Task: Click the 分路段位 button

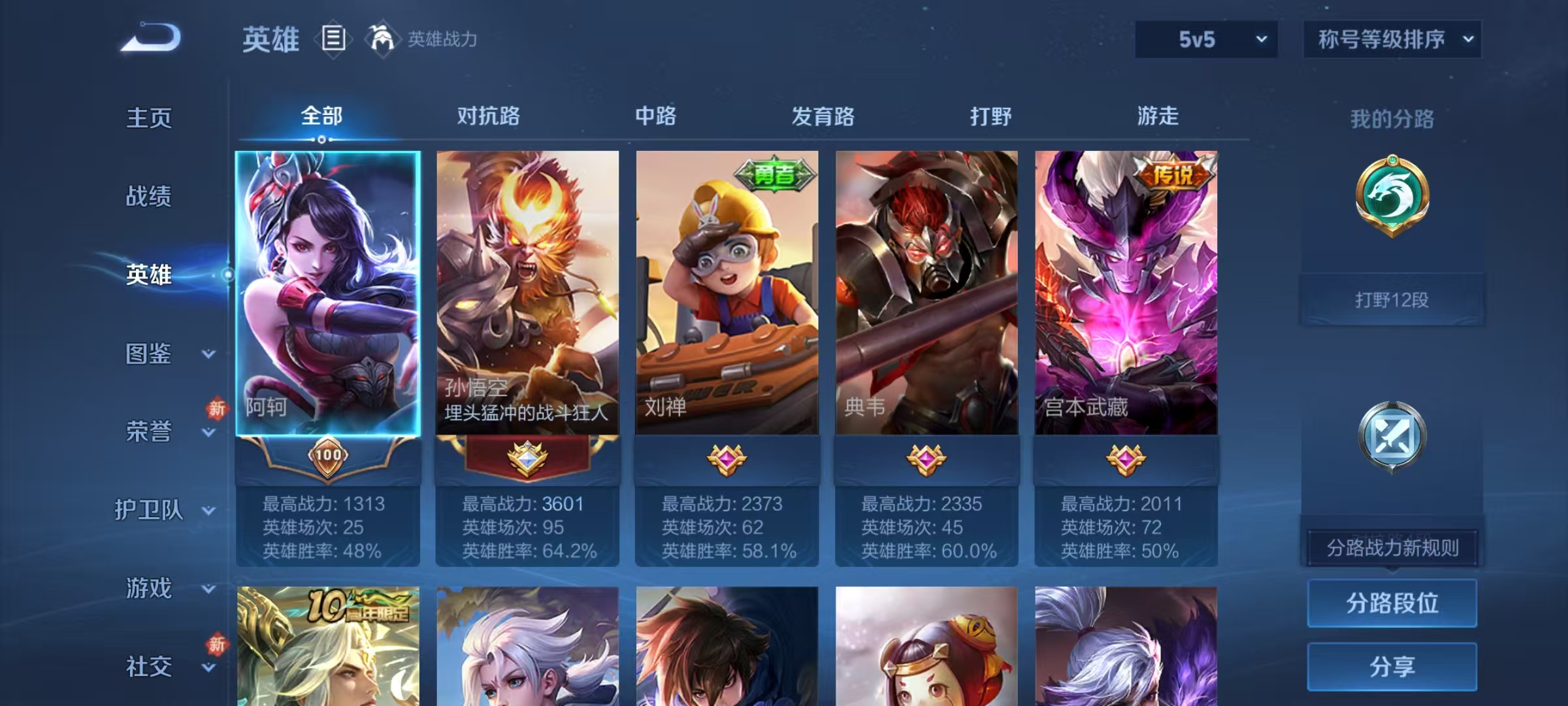Action: click(1392, 603)
